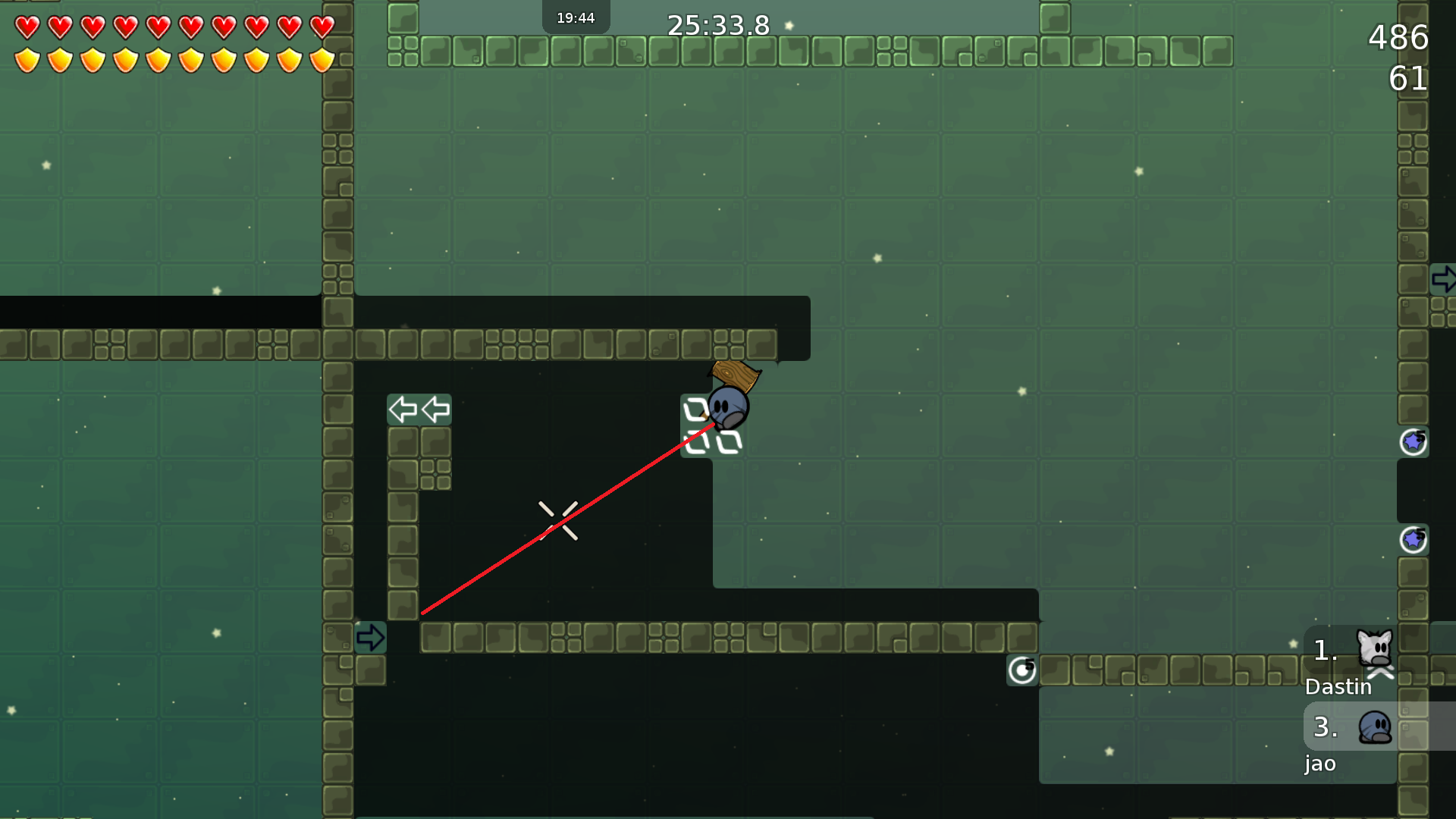1456x819 pixels.
Task: Click the score counter showing 486
Action: coord(1399,38)
